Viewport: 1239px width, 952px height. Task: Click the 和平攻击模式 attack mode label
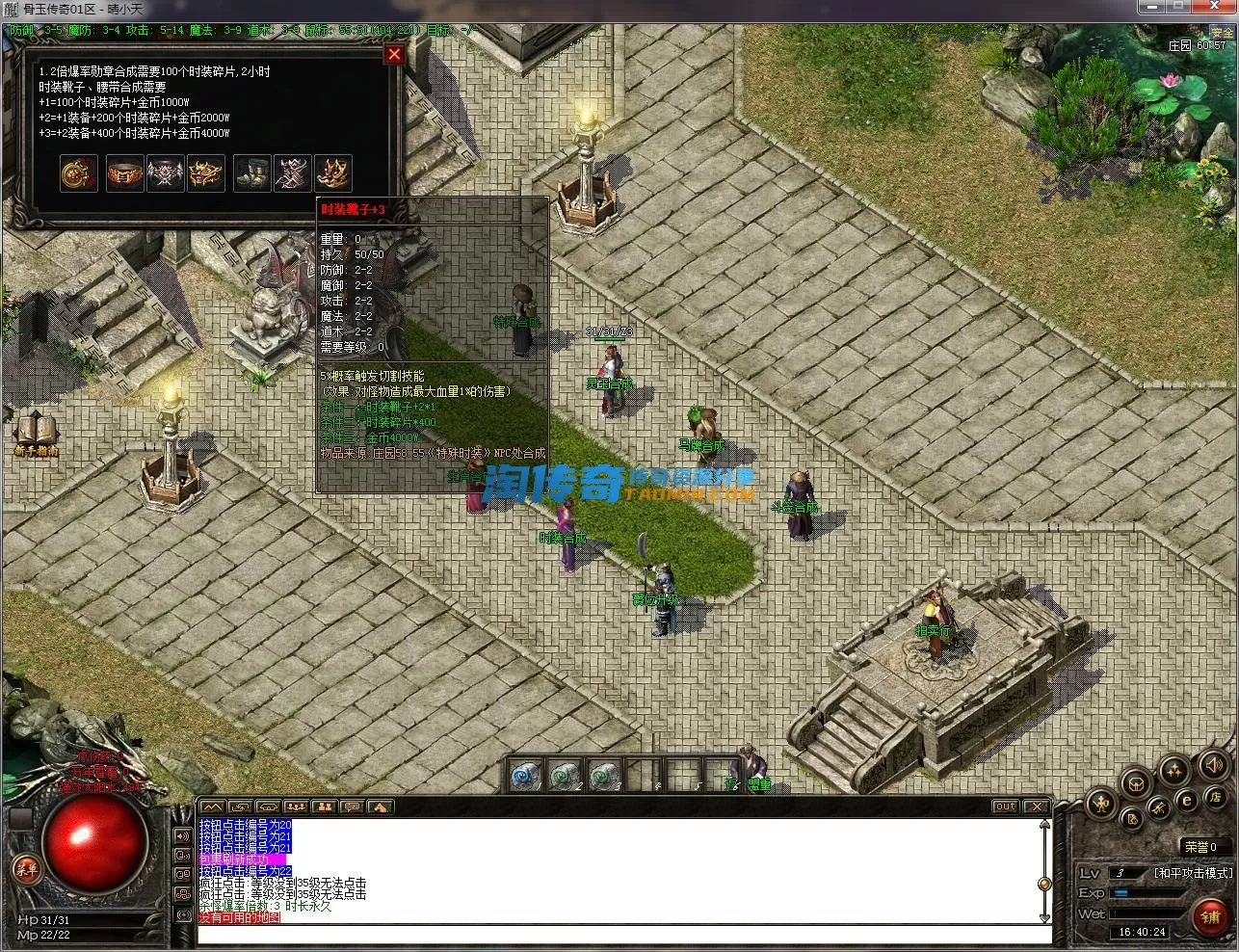click(1193, 873)
